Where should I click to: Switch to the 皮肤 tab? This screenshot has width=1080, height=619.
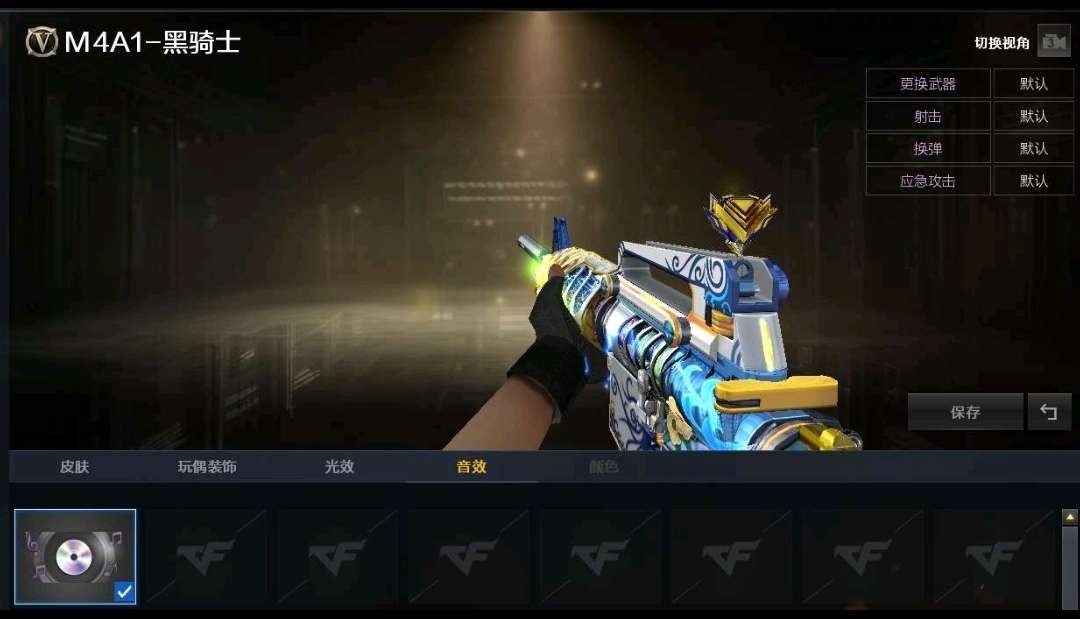tap(74, 466)
